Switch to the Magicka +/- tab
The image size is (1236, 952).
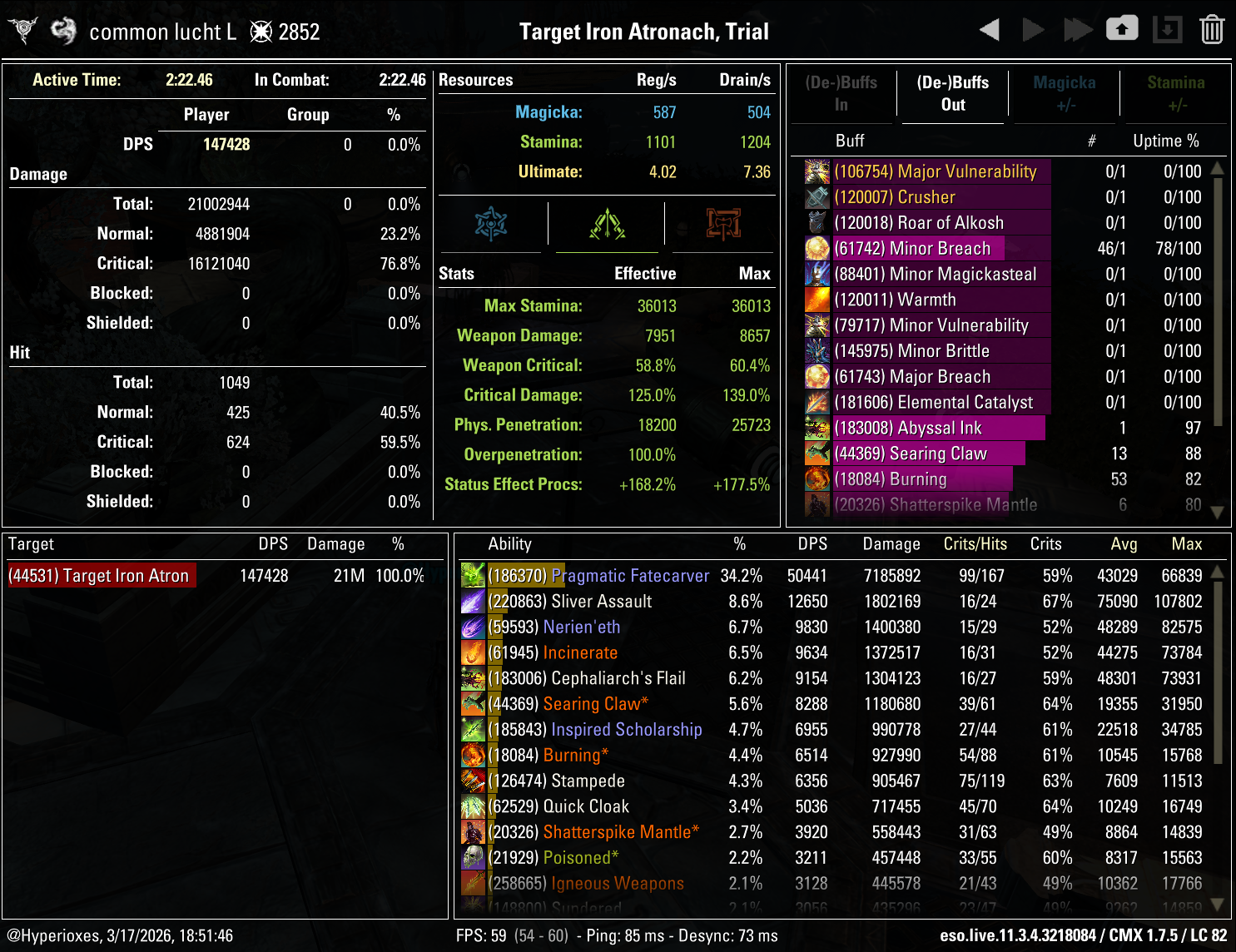pyautogui.click(x=1065, y=93)
